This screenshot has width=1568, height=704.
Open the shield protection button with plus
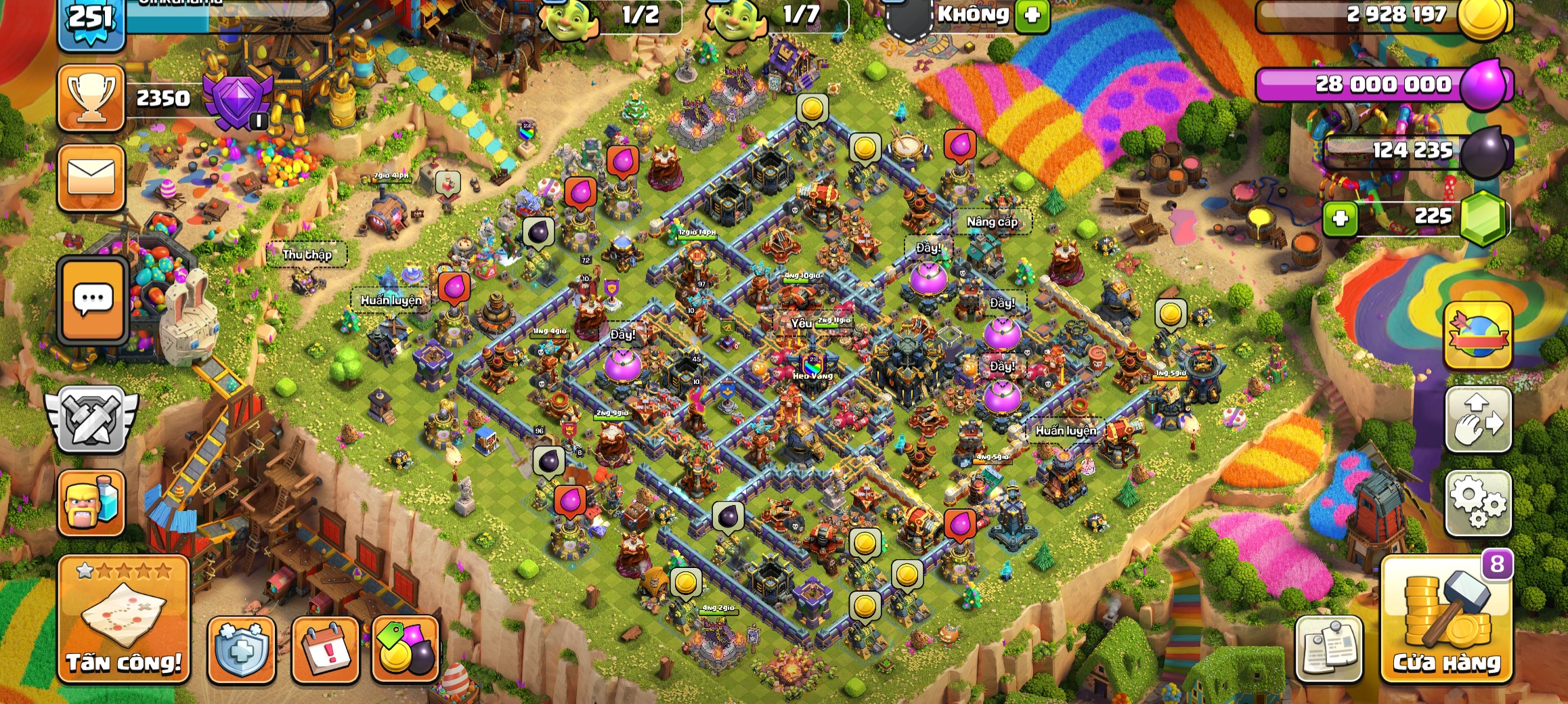[242, 649]
